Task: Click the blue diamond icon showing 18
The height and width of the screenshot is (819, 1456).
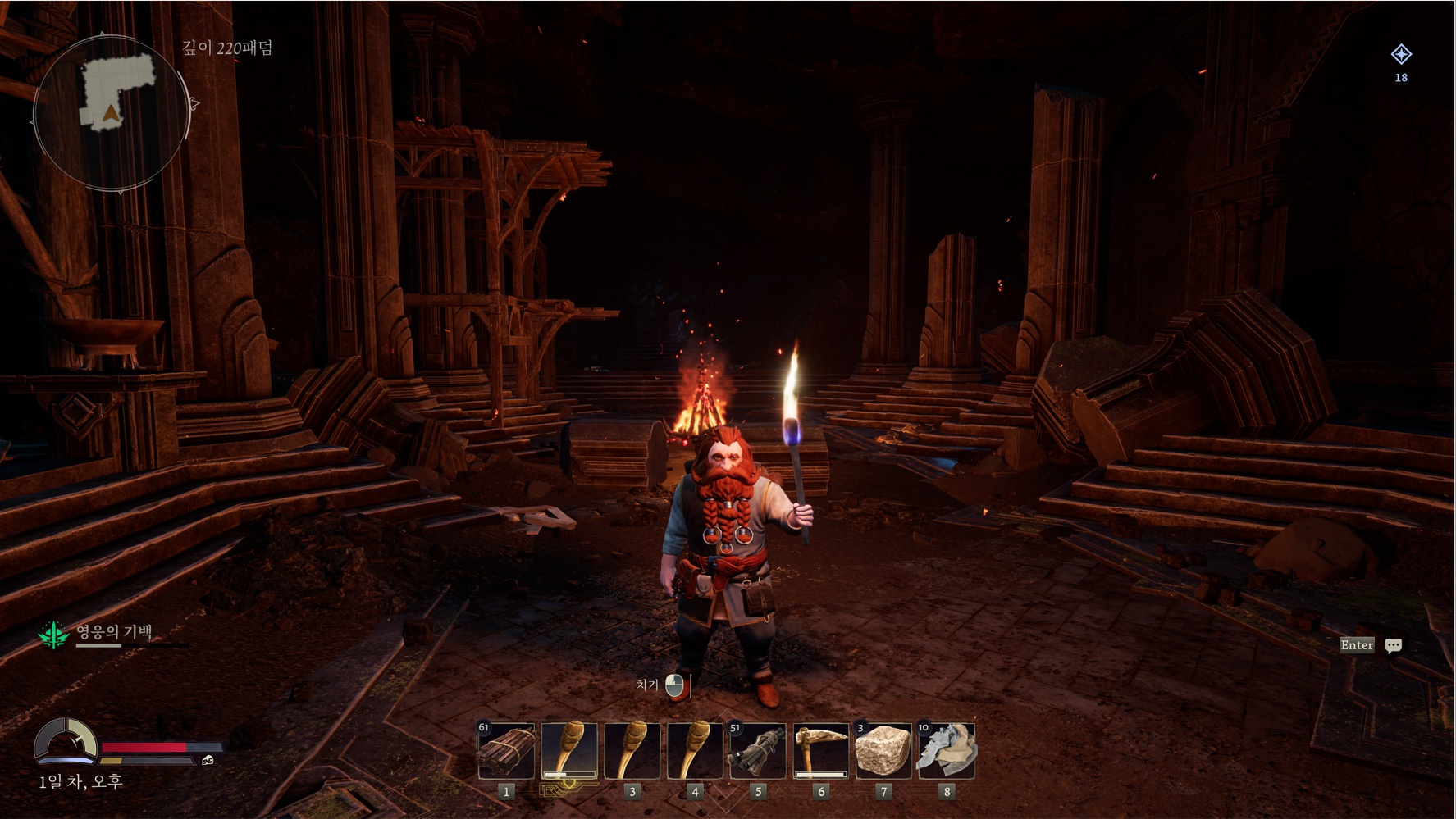Action: 1401,55
